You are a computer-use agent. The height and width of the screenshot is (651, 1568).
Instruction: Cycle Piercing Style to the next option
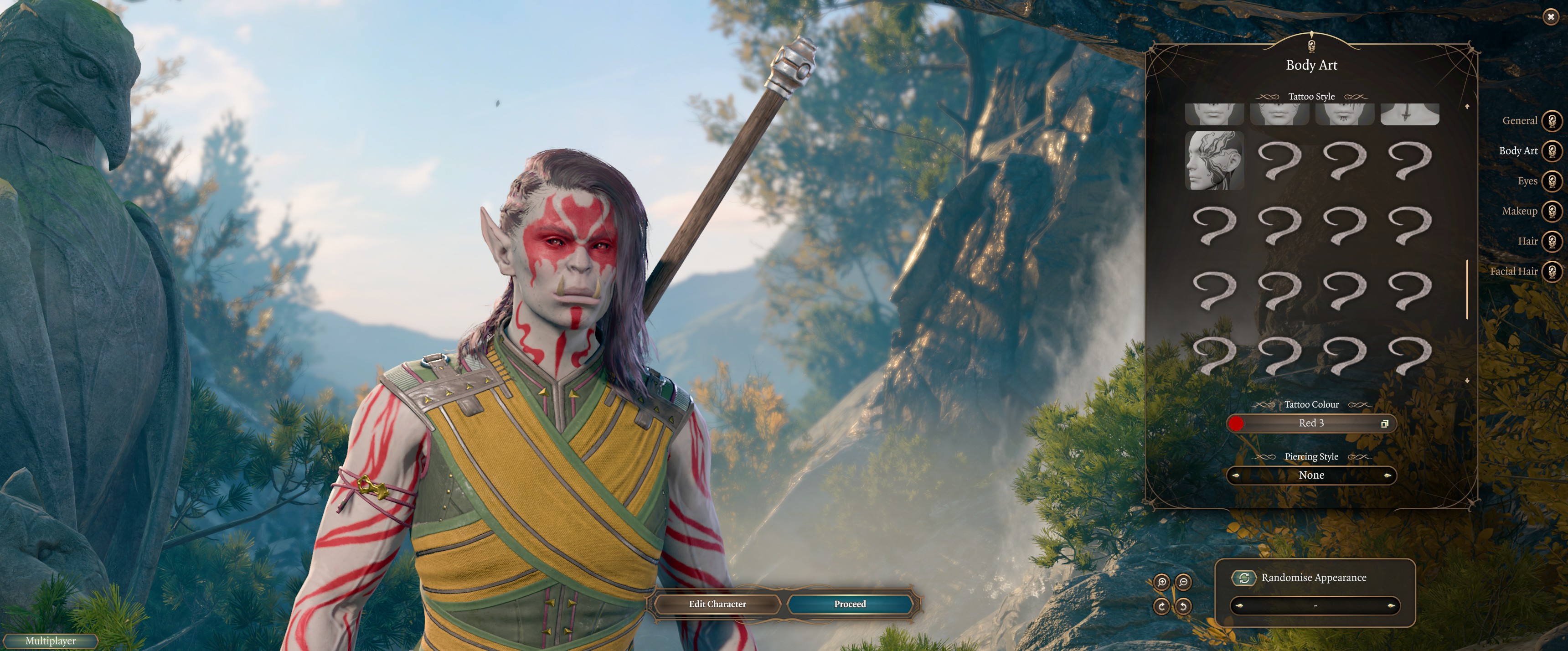tap(1387, 475)
